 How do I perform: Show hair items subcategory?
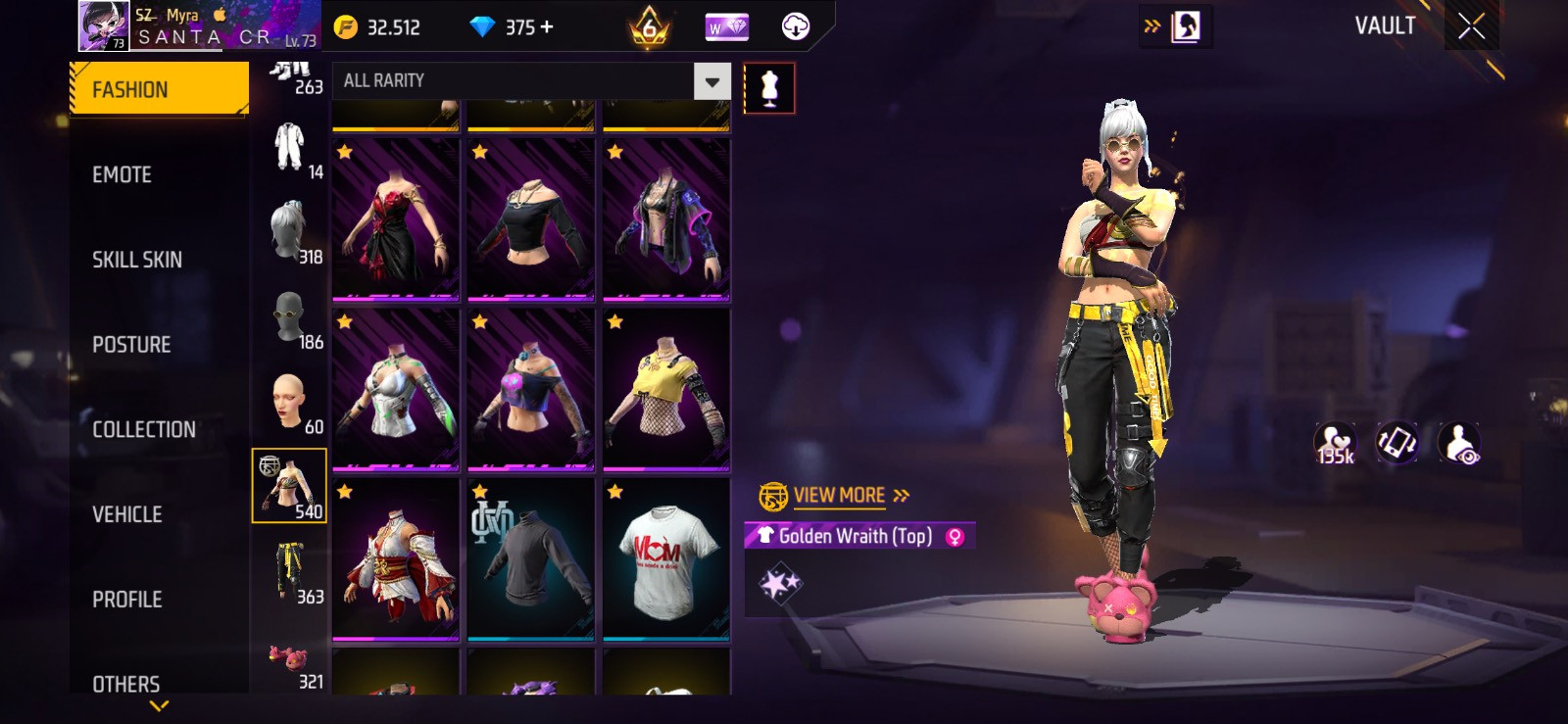click(x=290, y=231)
